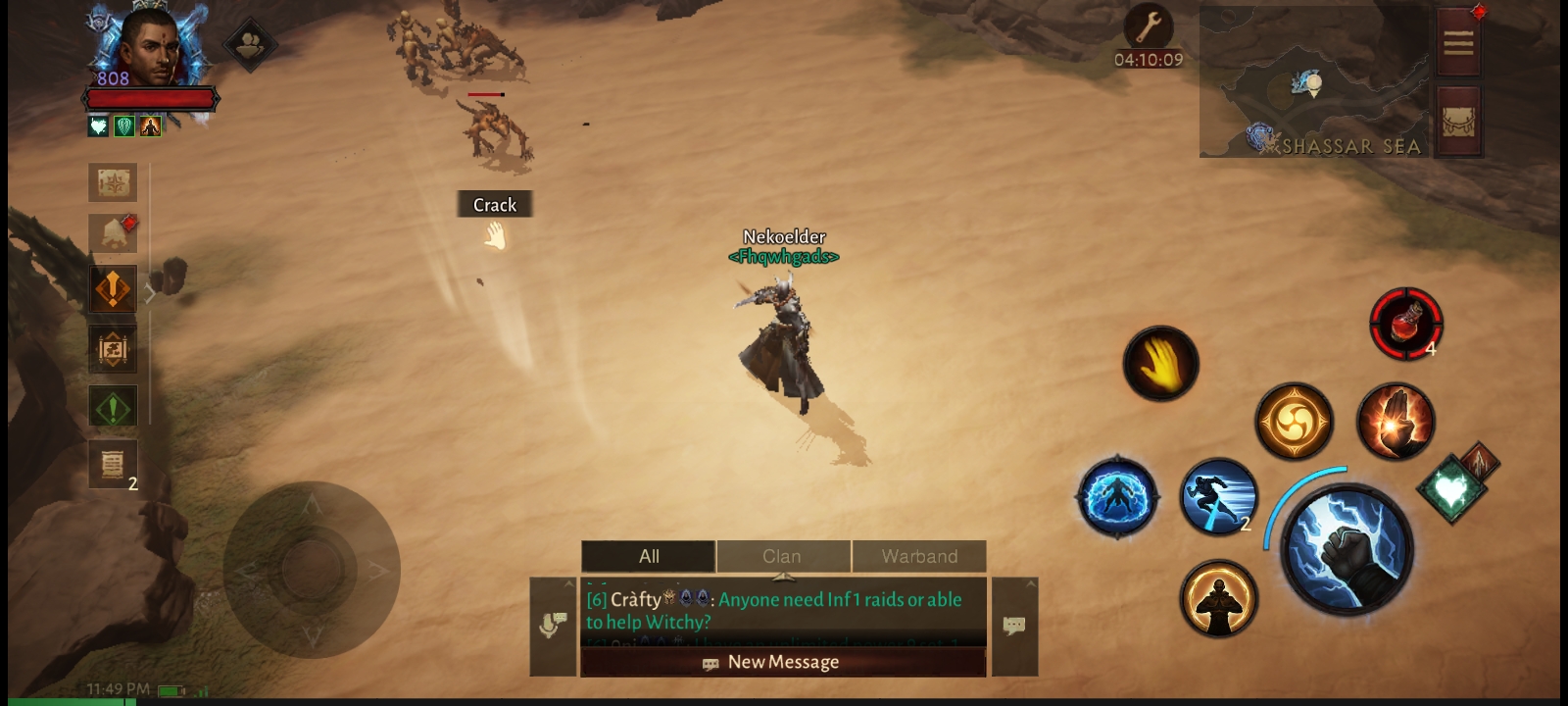Activate the blue shield aura skill
Viewport: 1568px width, 706px height.
coord(1117,496)
